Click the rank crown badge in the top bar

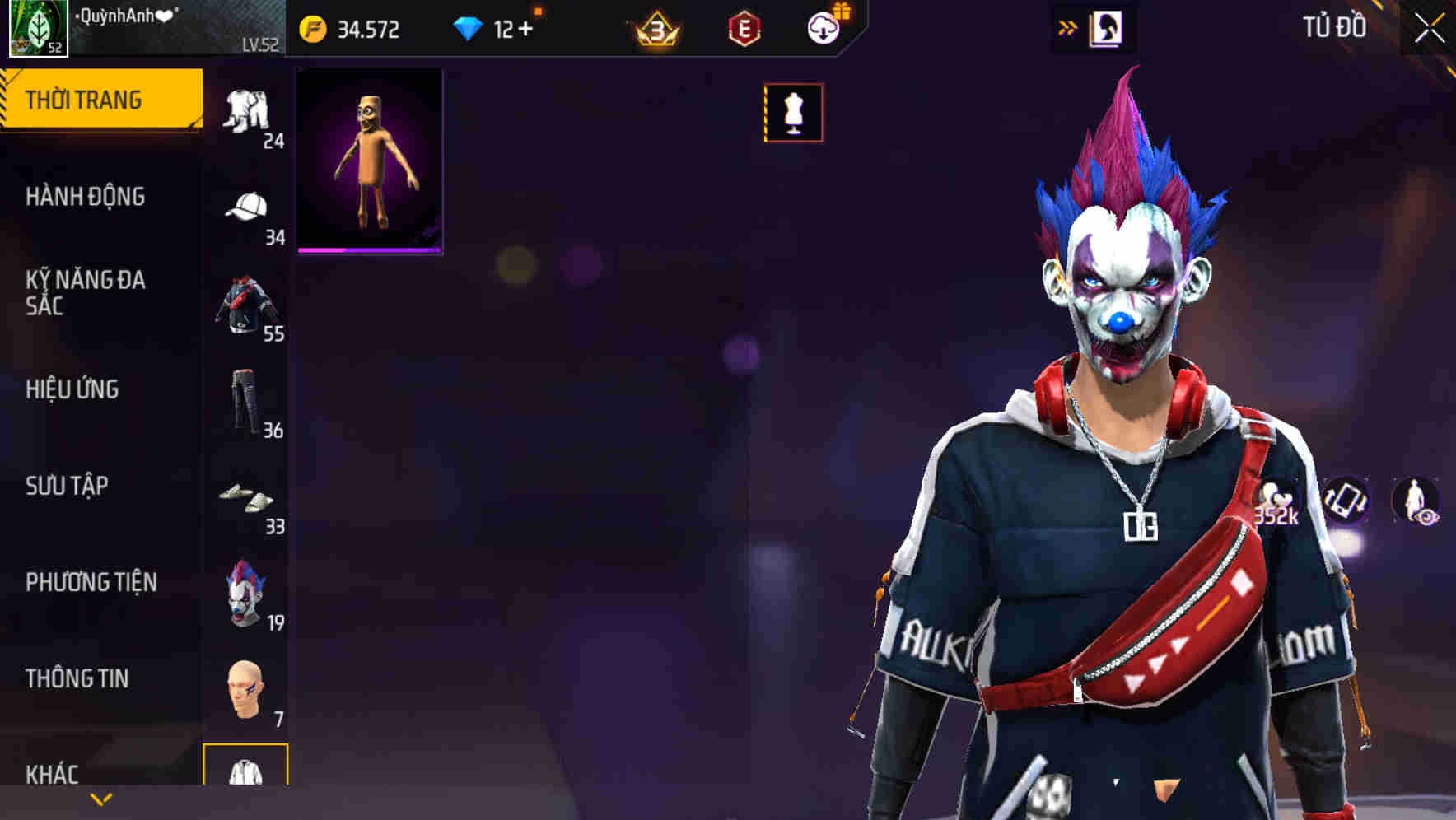click(x=651, y=28)
